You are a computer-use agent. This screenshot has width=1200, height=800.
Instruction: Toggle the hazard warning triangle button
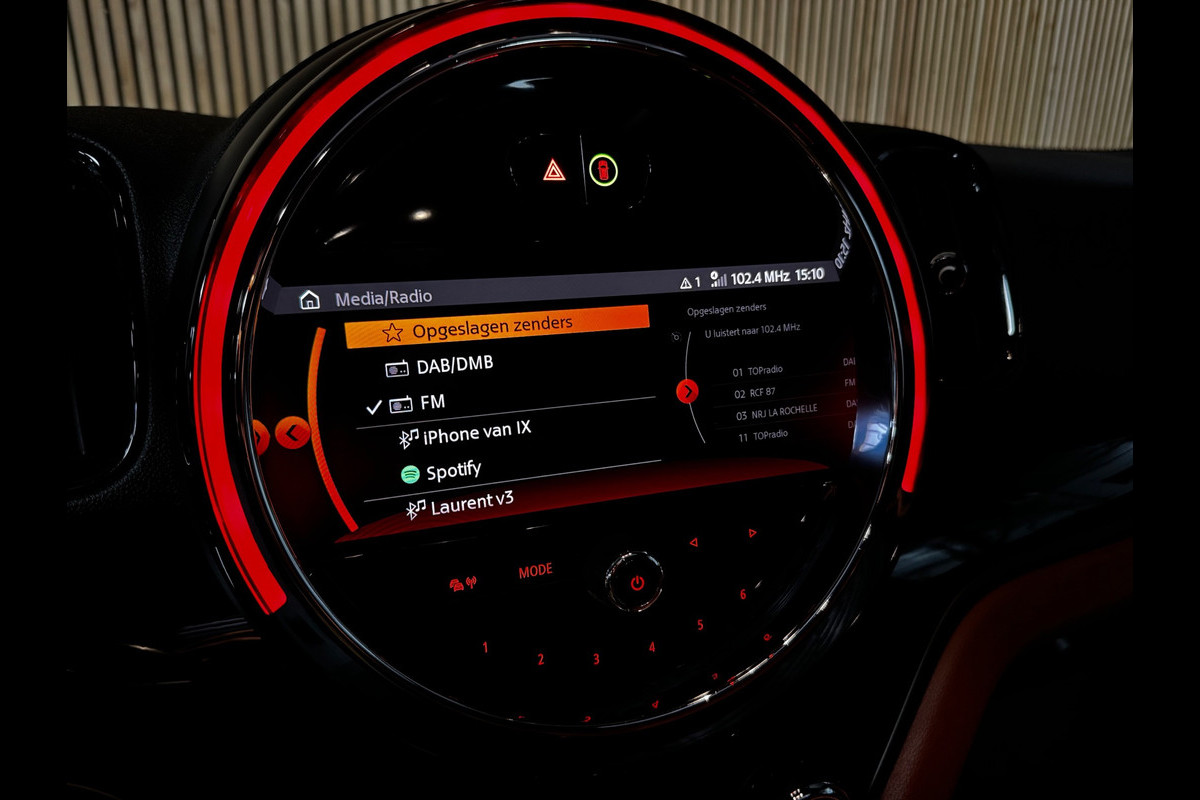point(554,170)
